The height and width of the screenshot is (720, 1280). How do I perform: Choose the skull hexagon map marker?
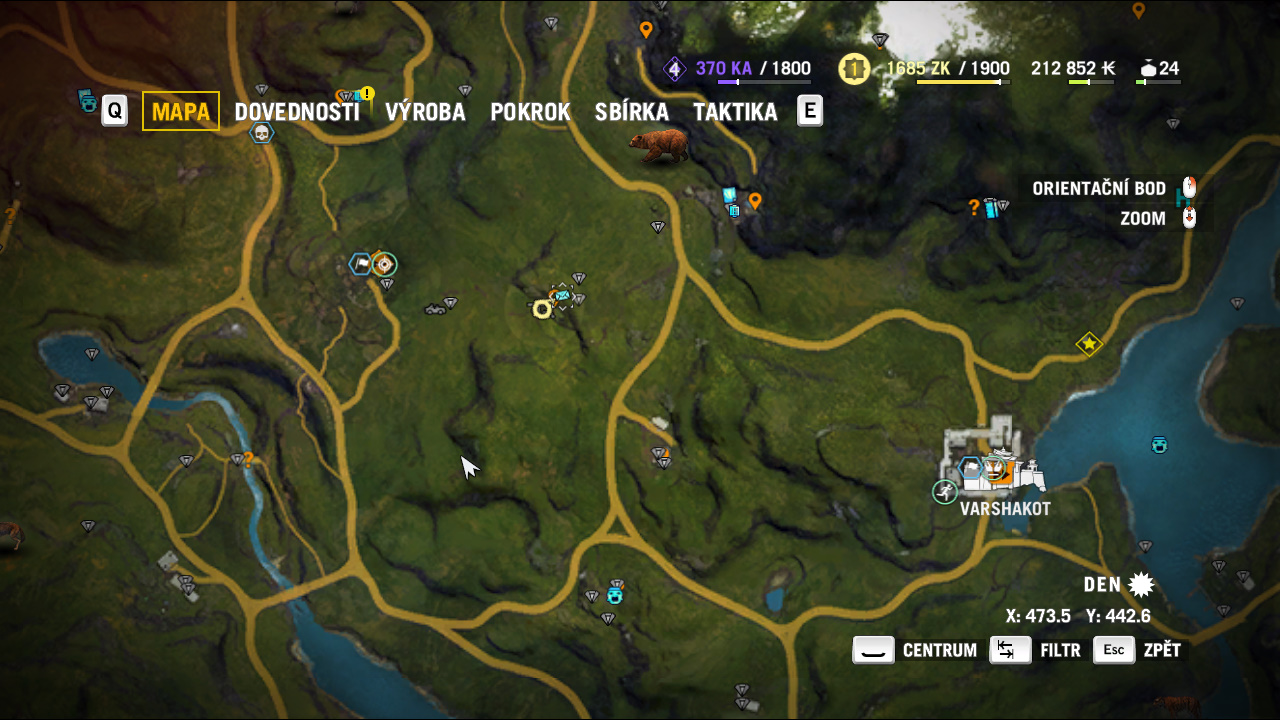click(262, 133)
